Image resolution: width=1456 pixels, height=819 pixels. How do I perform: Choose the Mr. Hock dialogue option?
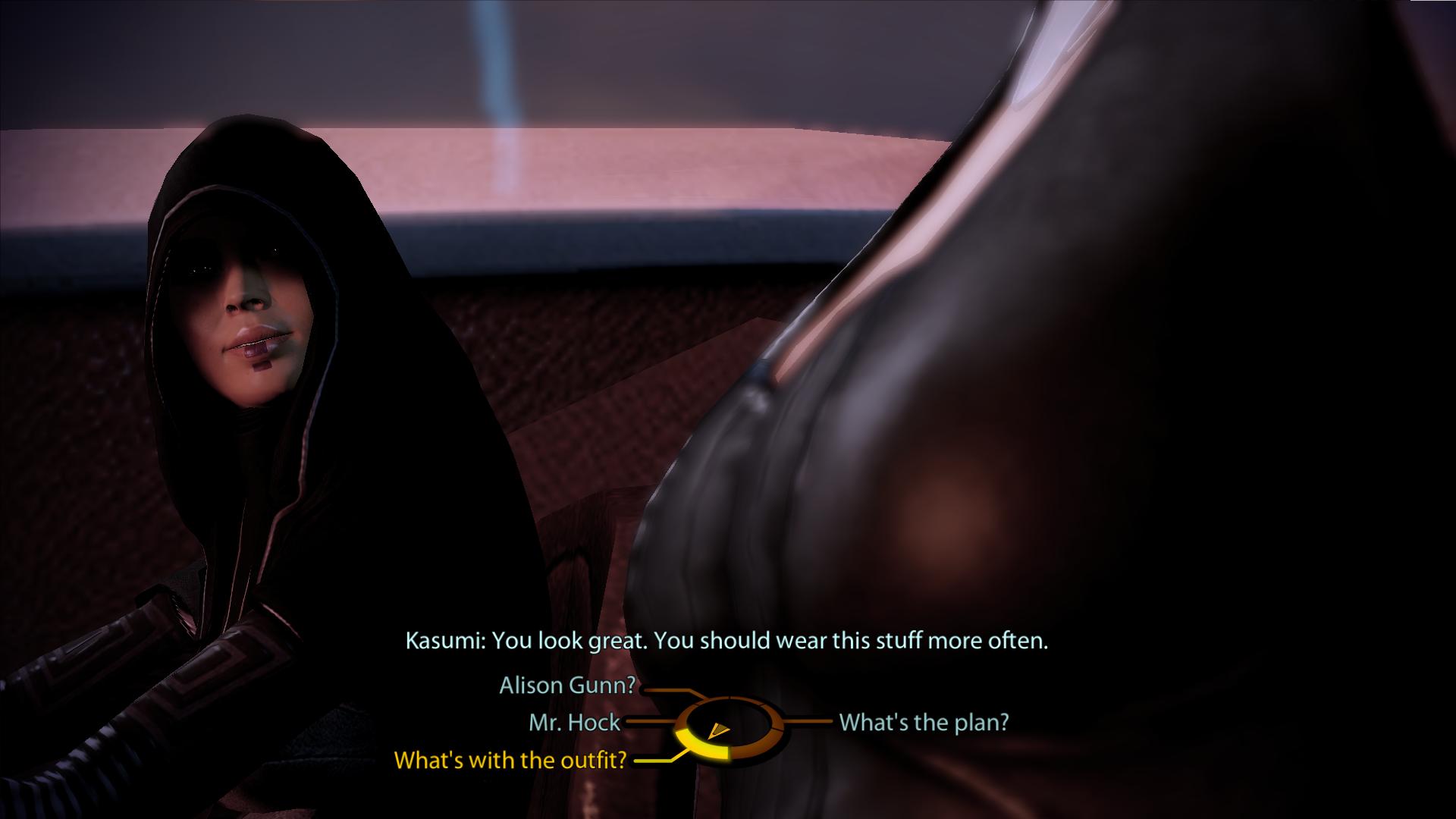coord(574,723)
